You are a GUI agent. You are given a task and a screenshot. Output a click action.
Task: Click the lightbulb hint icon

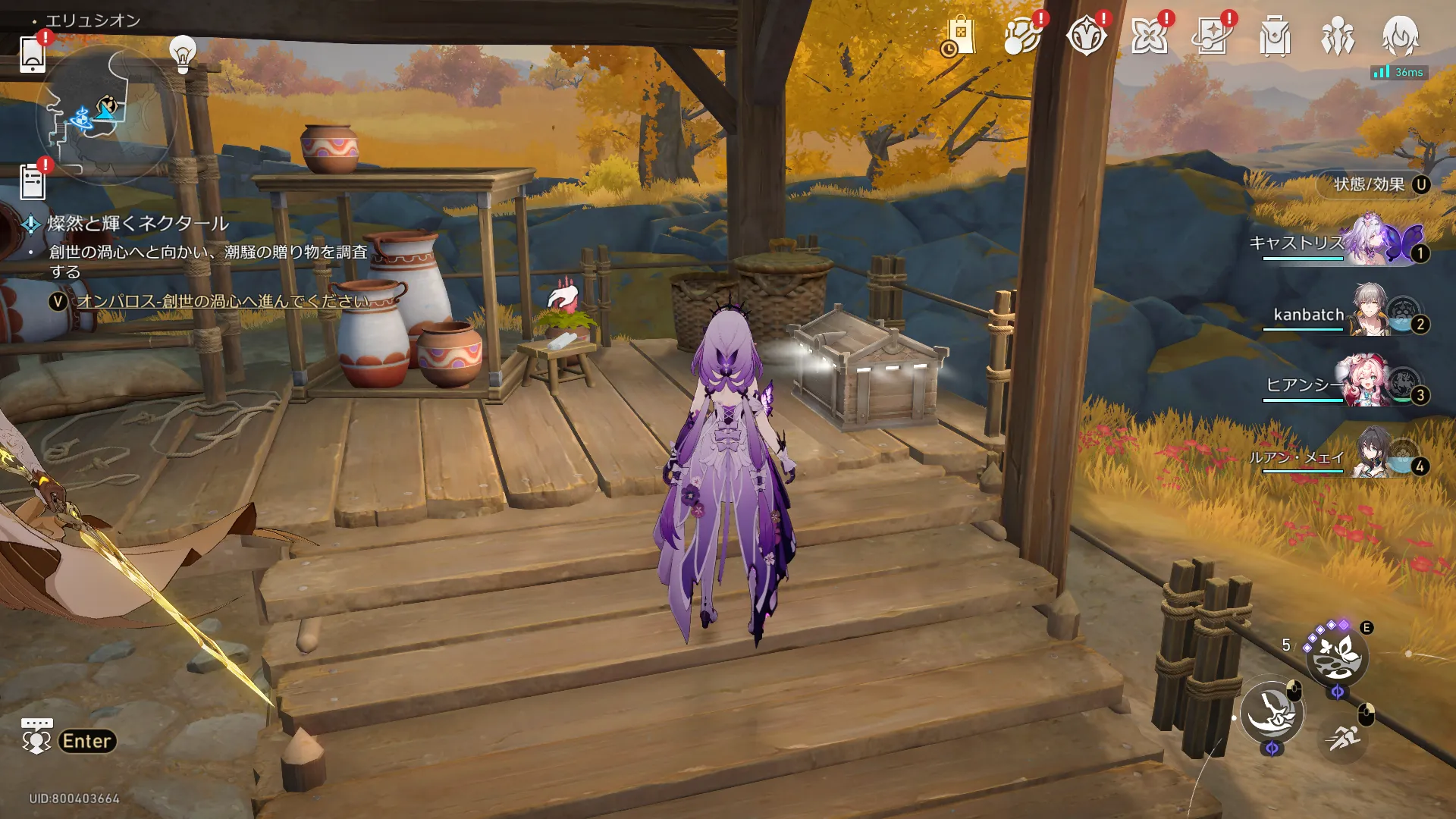point(182,53)
